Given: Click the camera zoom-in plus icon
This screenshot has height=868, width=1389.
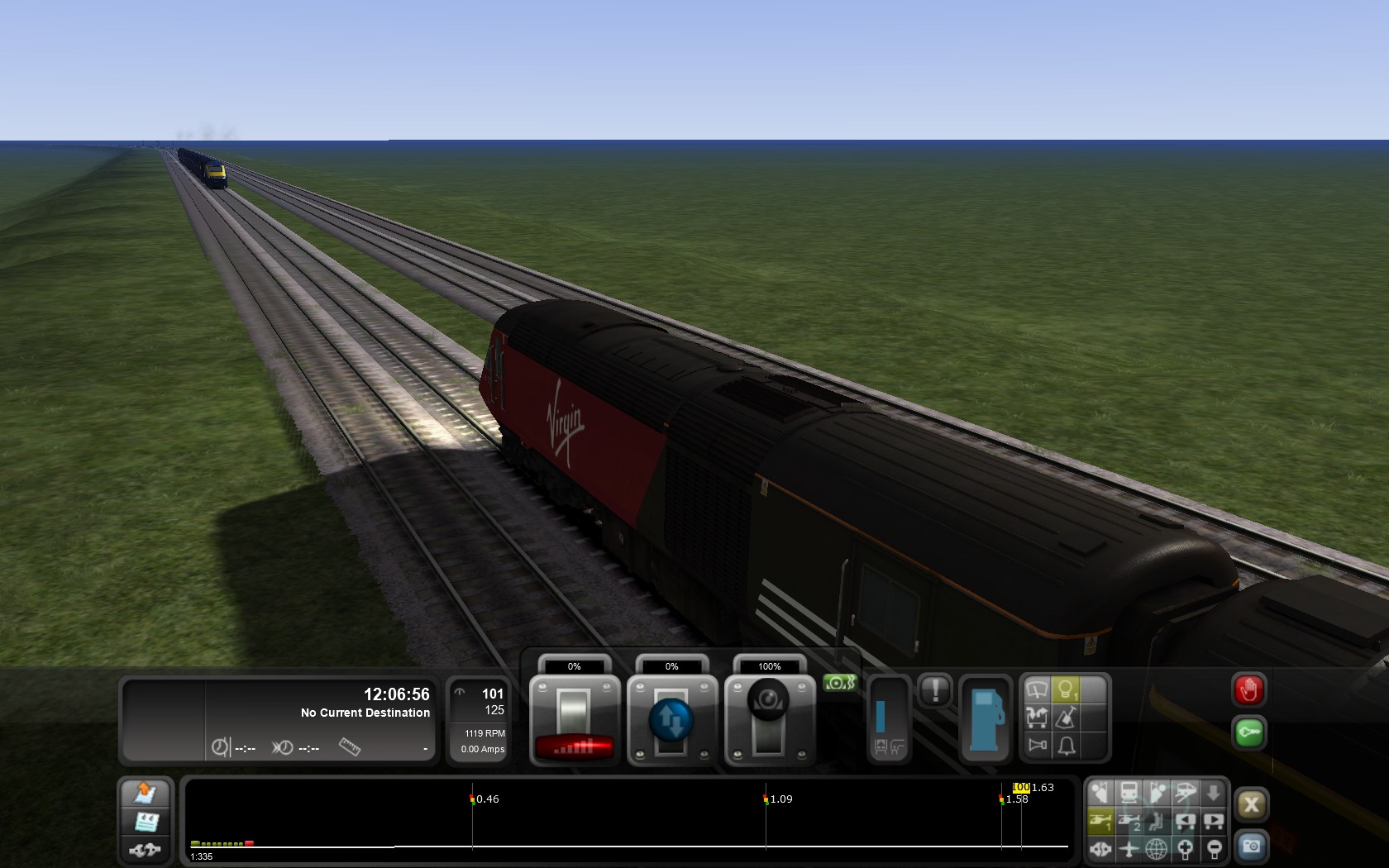Looking at the screenshot, I should (x=1185, y=848).
